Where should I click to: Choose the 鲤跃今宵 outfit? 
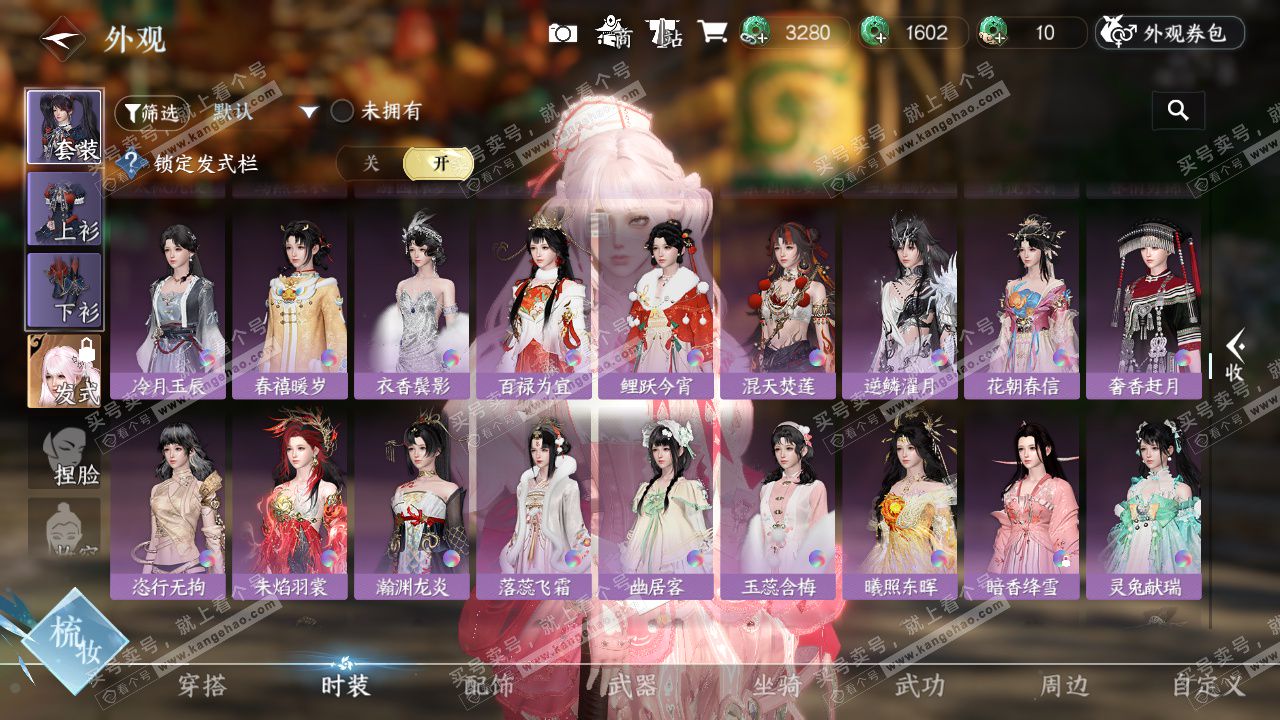click(x=656, y=300)
